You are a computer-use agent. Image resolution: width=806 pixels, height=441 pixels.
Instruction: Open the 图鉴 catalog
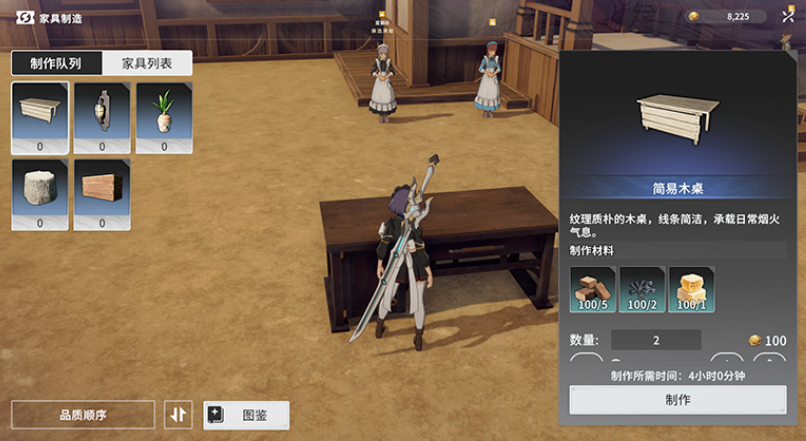coord(246,414)
